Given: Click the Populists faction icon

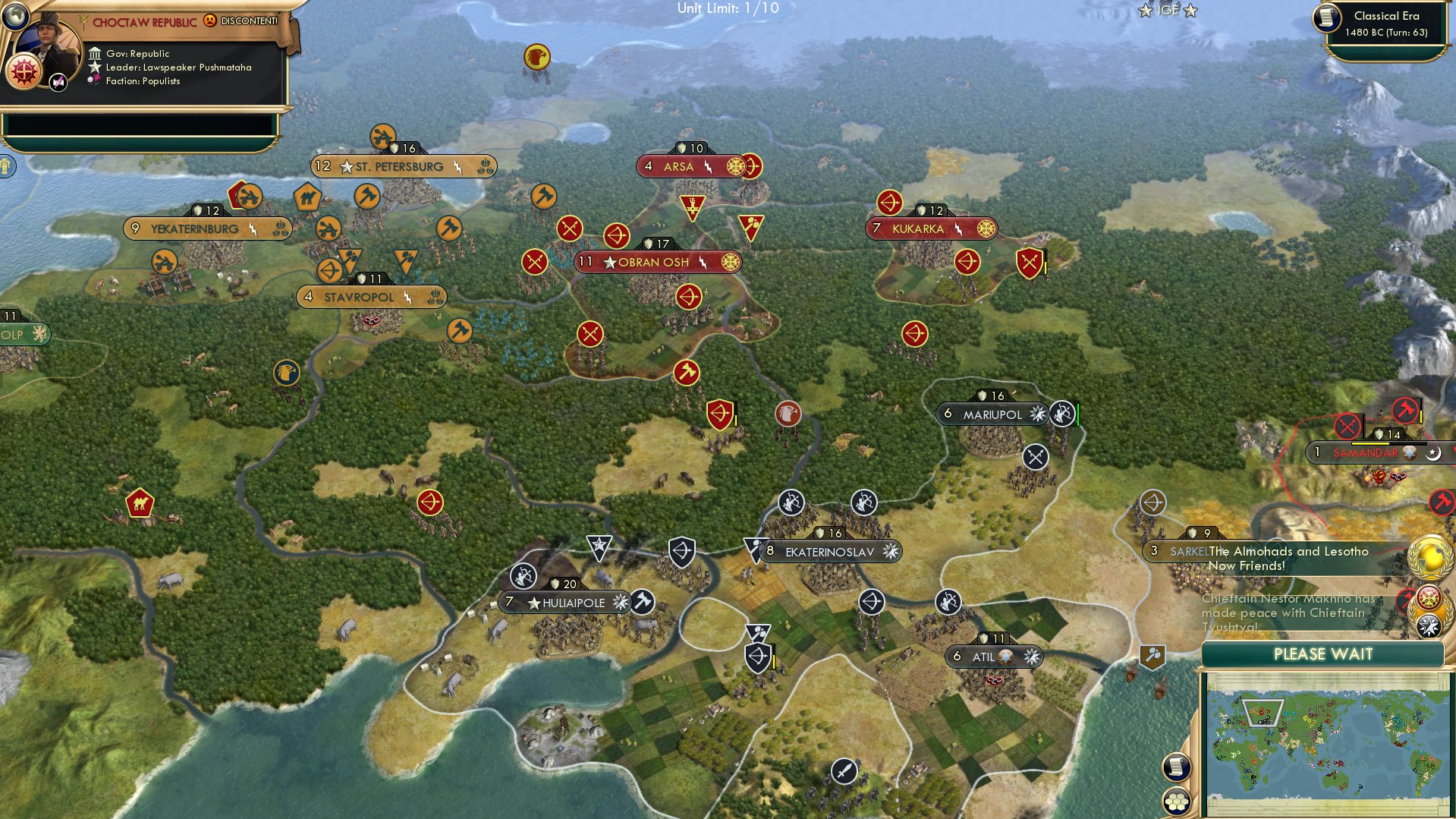Looking at the screenshot, I should pos(96,78).
